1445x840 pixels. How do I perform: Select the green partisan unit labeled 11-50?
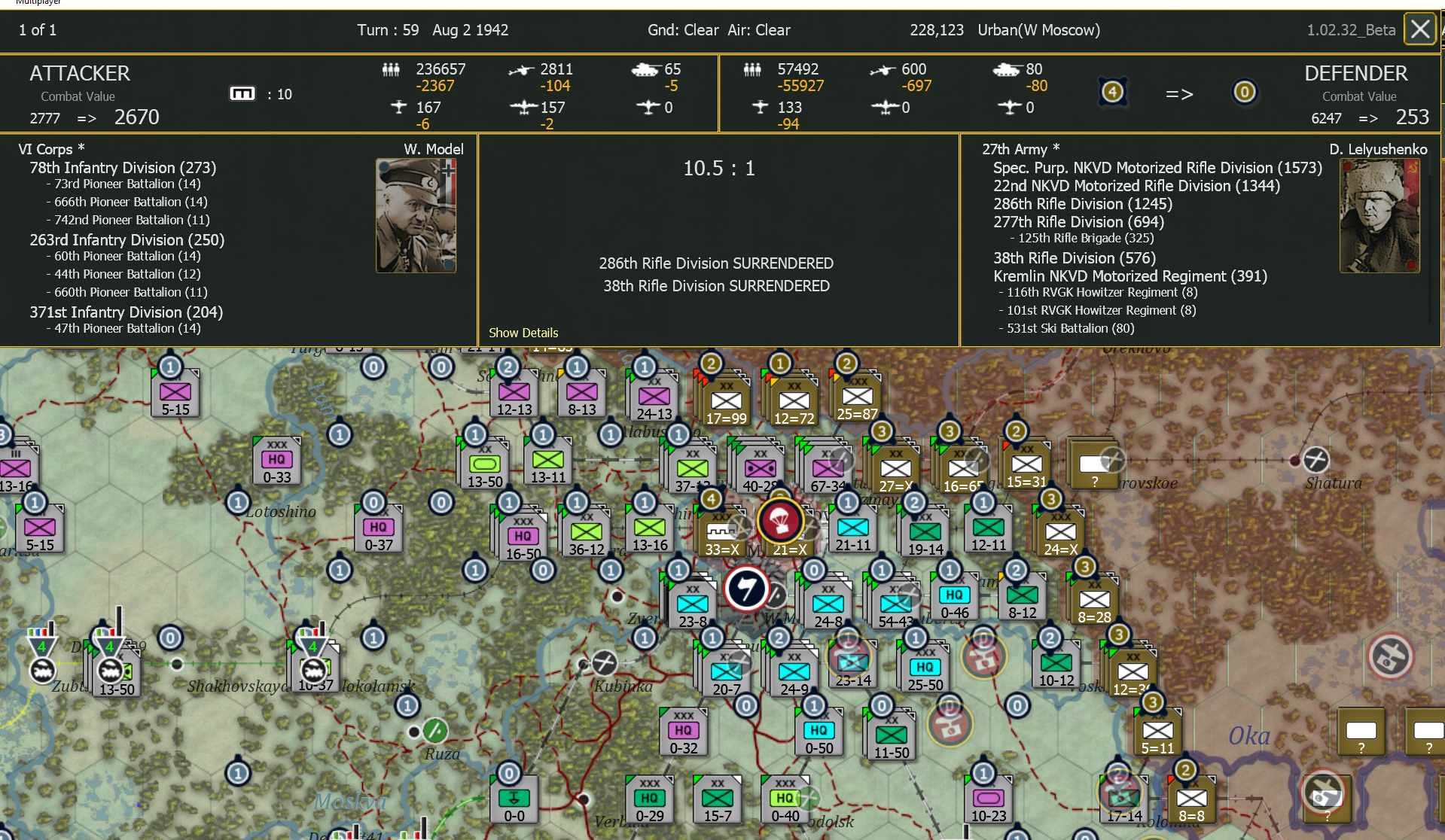tap(891, 734)
